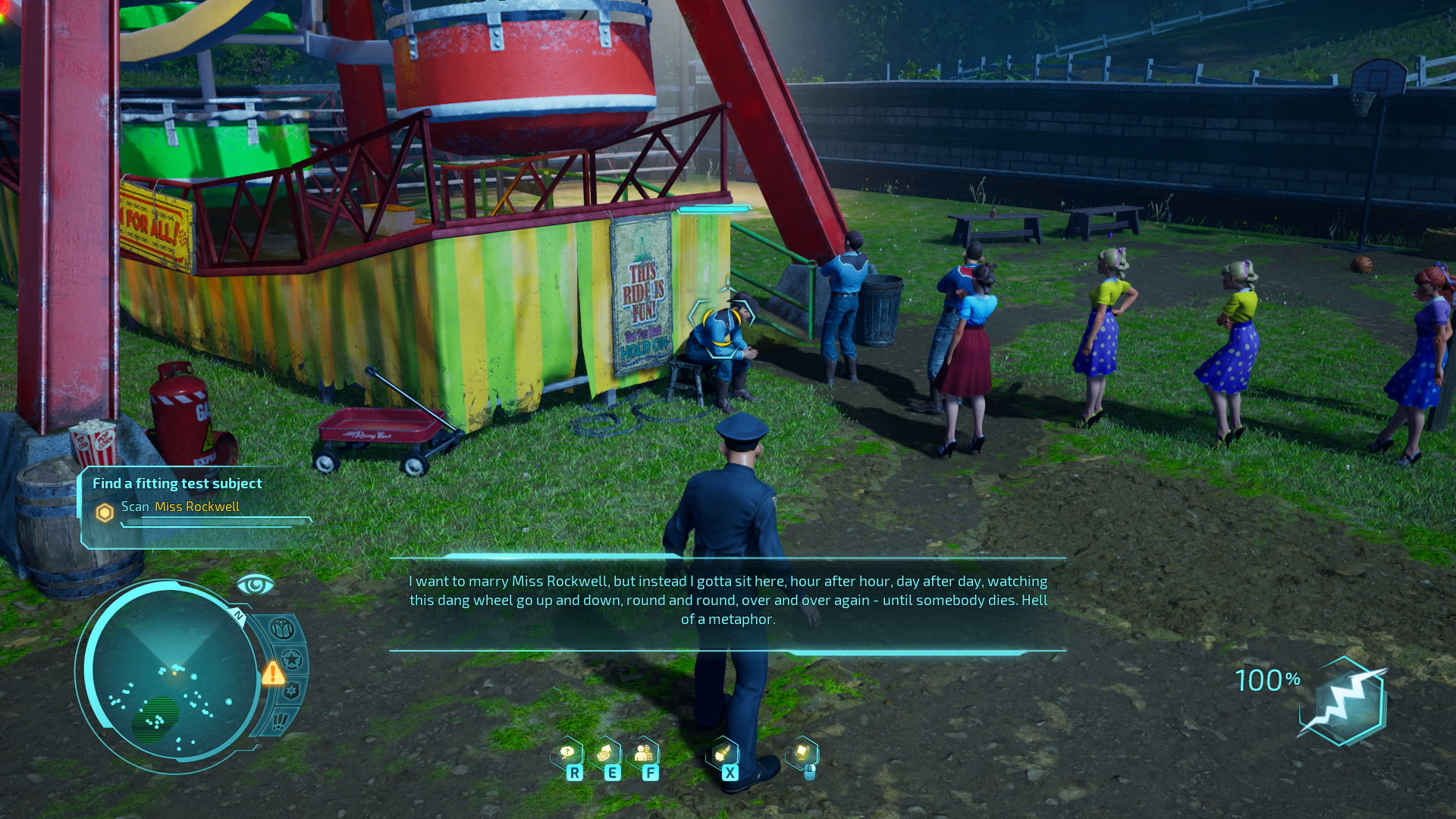Activate the throw object ability icon

802,754
